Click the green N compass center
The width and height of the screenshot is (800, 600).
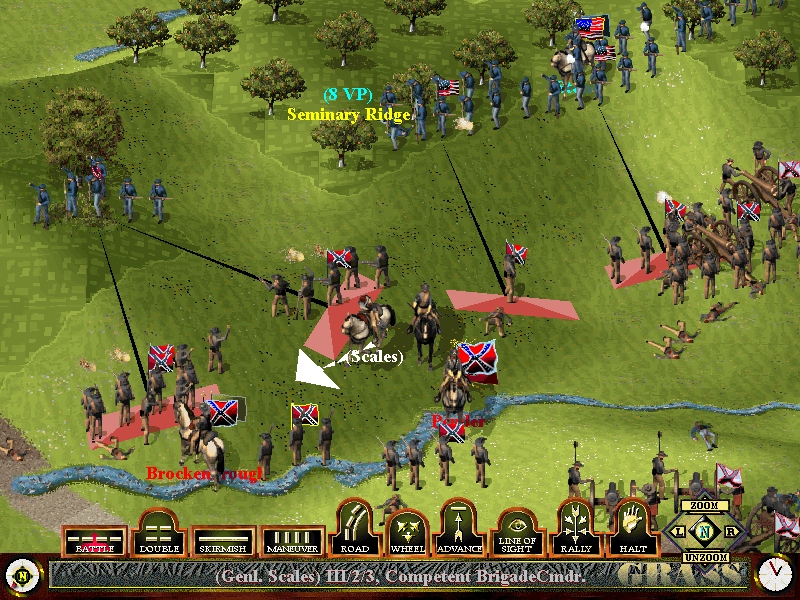tap(704, 531)
